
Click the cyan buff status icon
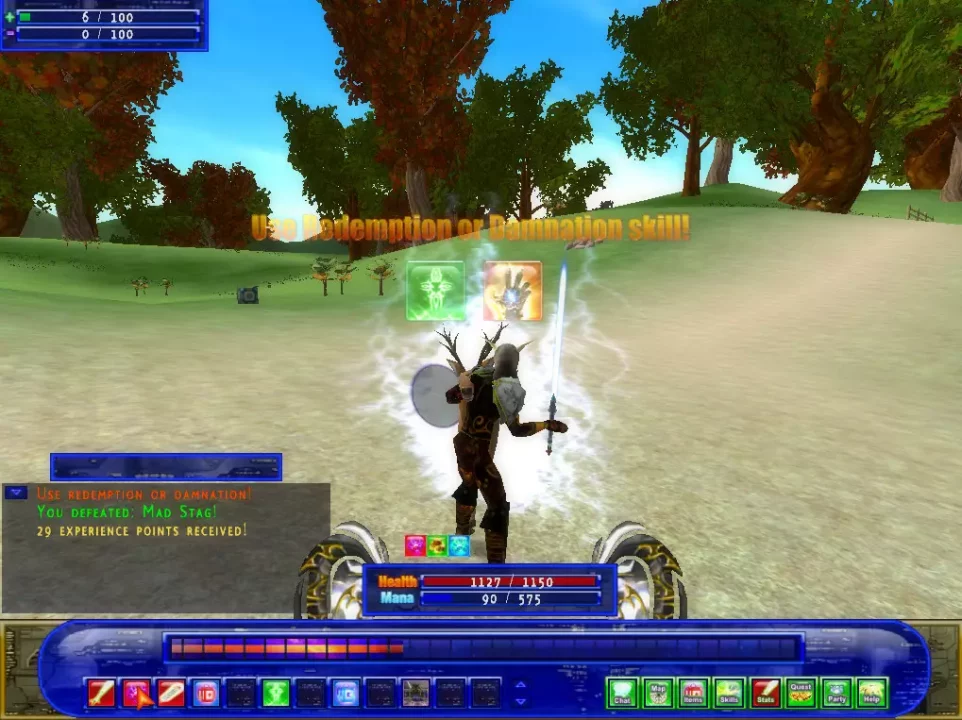click(459, 546)
